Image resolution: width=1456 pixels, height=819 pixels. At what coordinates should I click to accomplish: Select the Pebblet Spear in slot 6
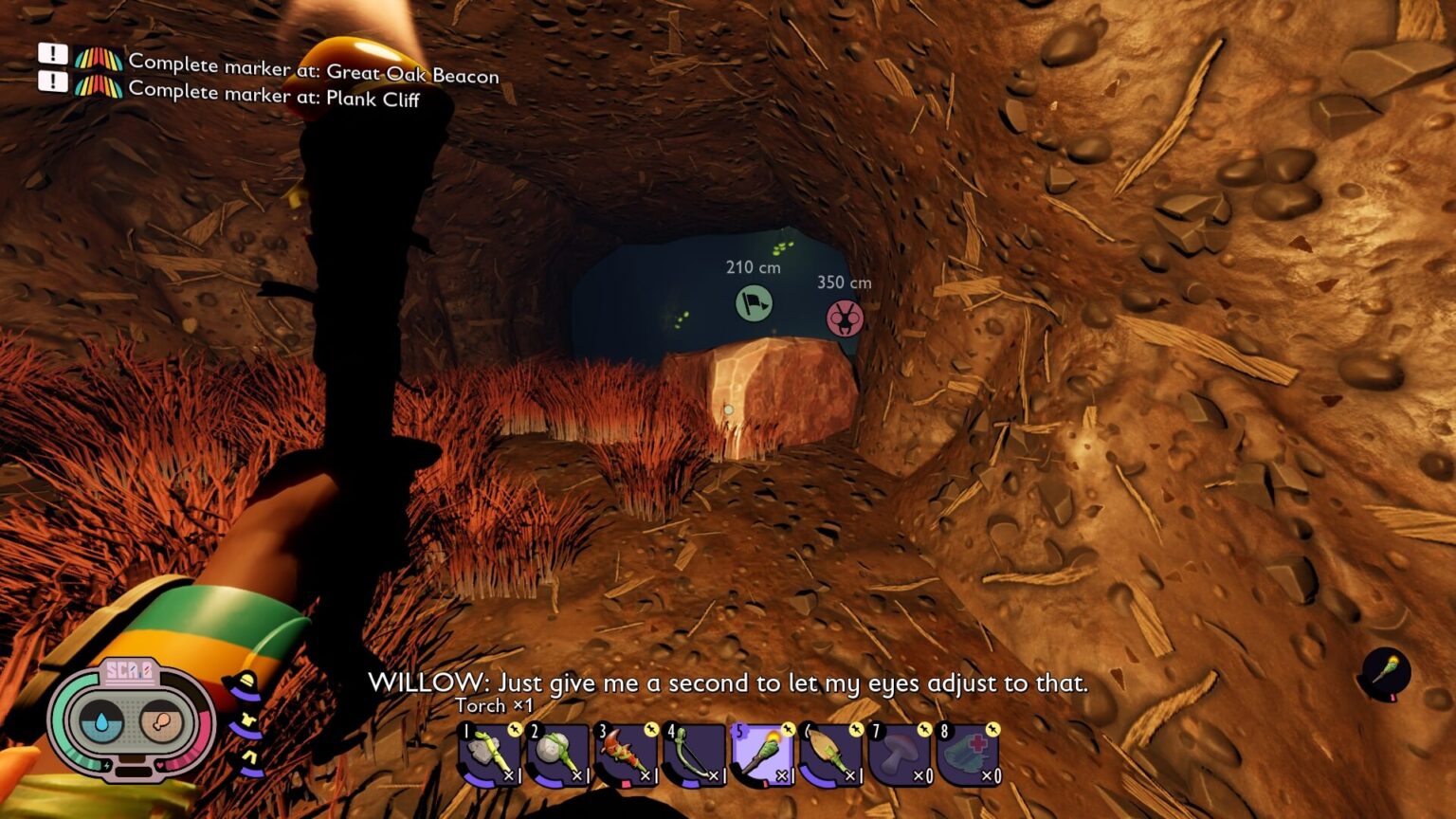829,754
